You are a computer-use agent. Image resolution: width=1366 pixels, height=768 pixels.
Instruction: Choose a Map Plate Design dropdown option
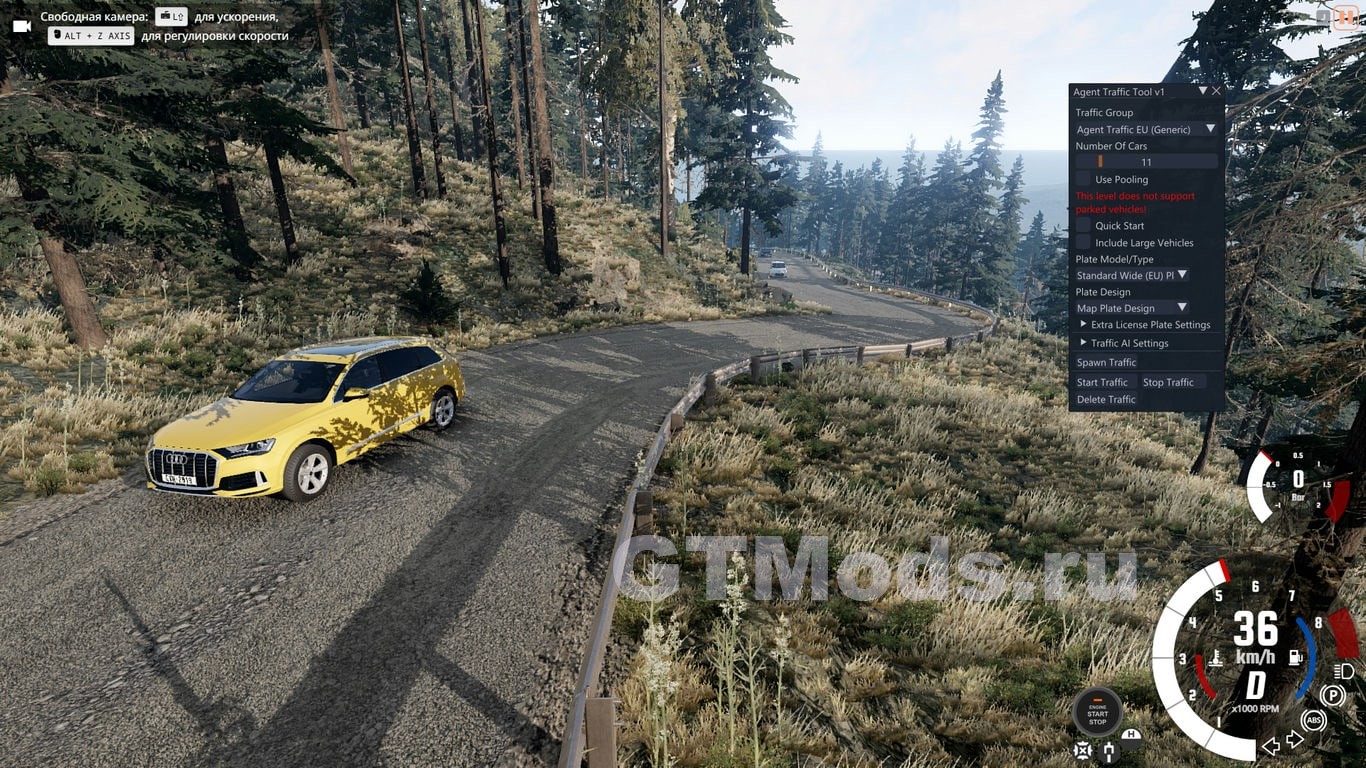click(1132, 308)
